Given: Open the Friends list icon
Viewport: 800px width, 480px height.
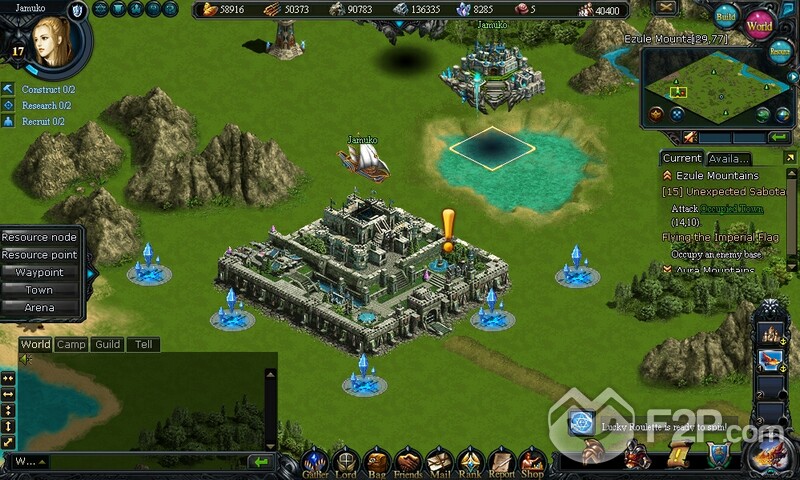Looking at the screenshot, I should coord(407,462).
